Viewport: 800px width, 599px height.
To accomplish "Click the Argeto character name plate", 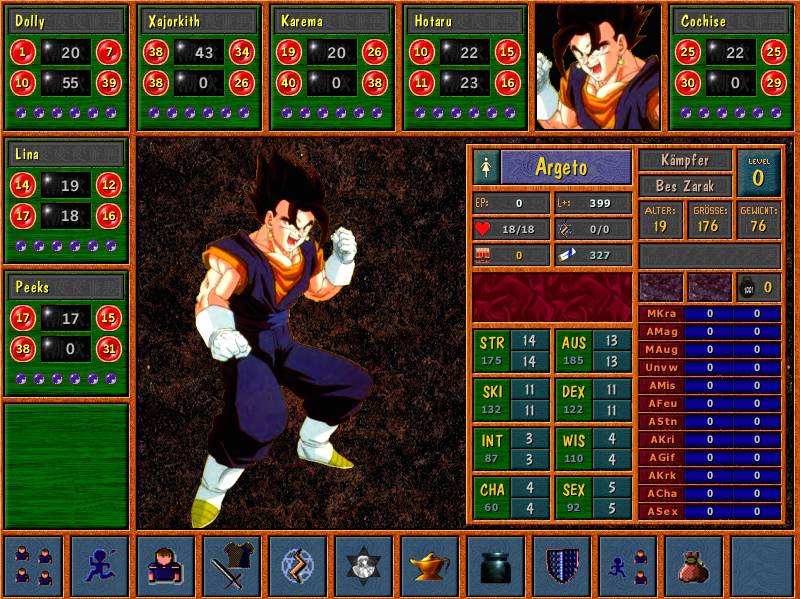I will (566, 168).
